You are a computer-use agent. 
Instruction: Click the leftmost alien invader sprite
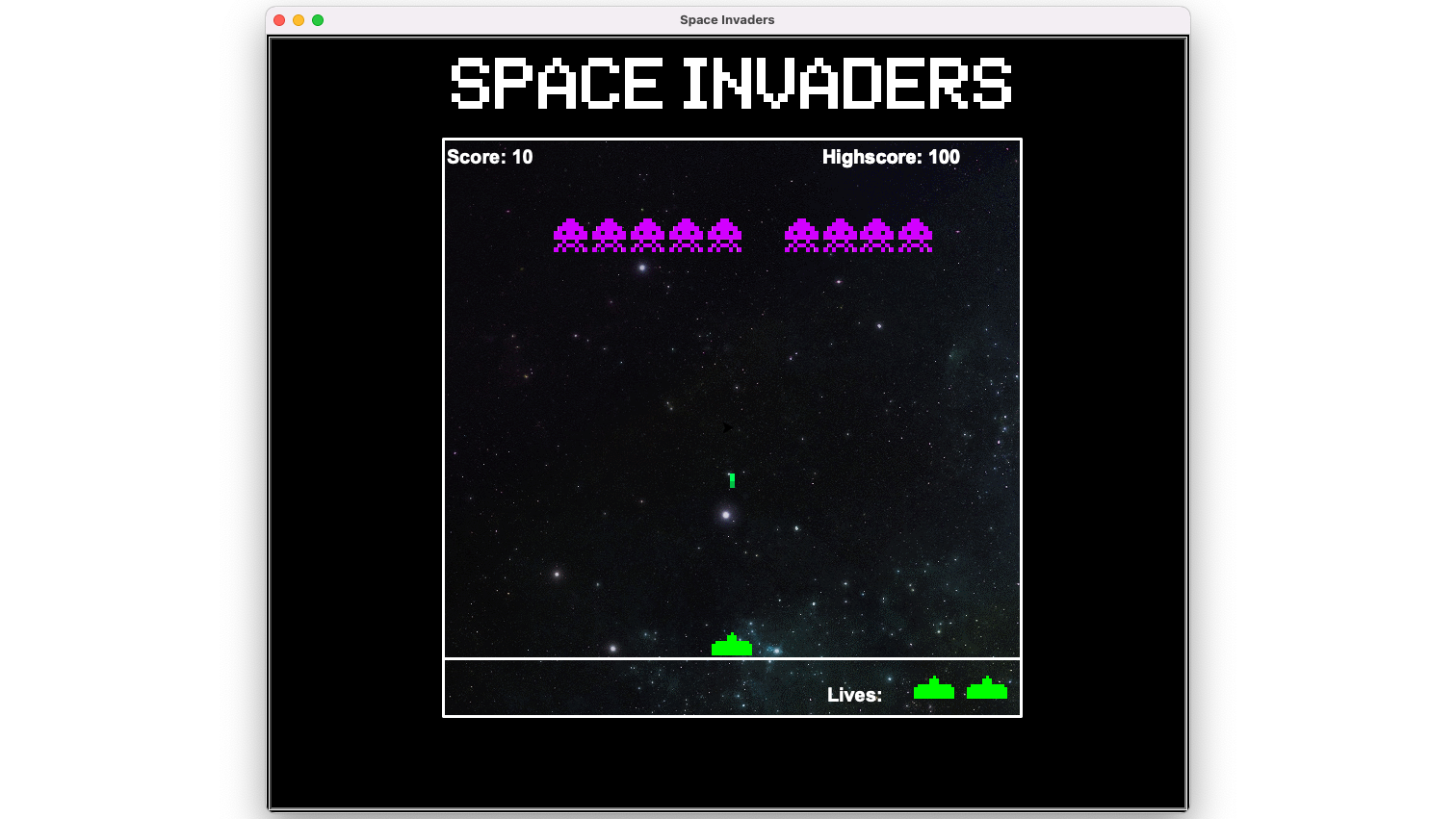pyautogui.click(x=570, y=236)
